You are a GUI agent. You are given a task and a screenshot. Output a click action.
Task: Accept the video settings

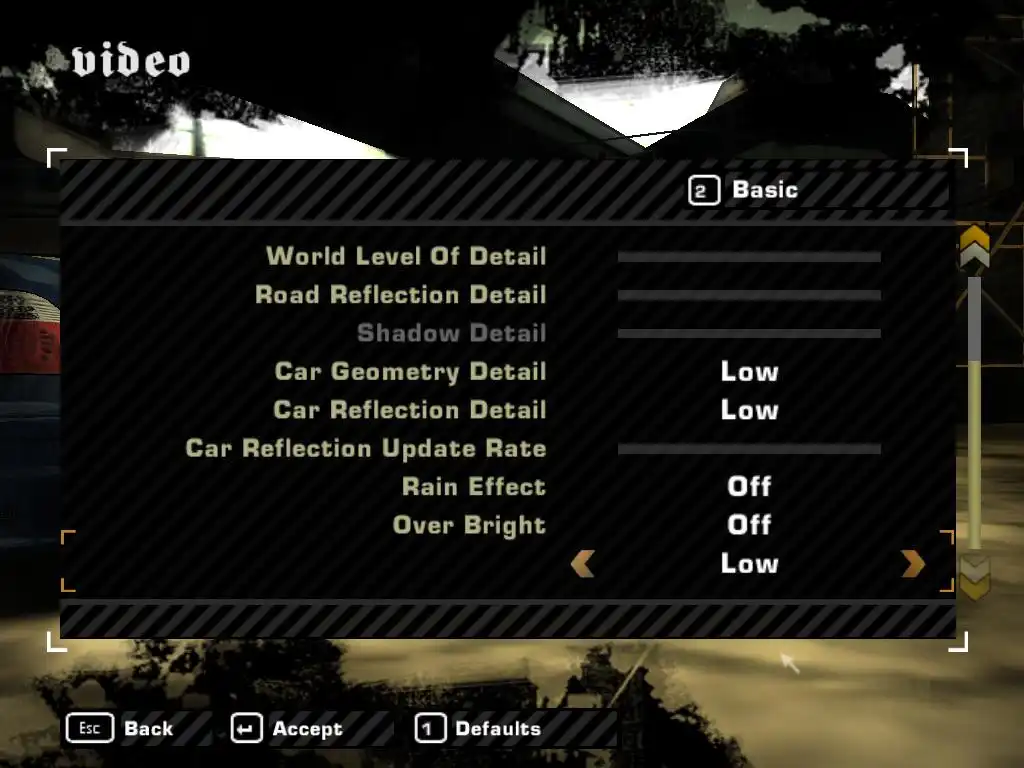tap(288, 729)
